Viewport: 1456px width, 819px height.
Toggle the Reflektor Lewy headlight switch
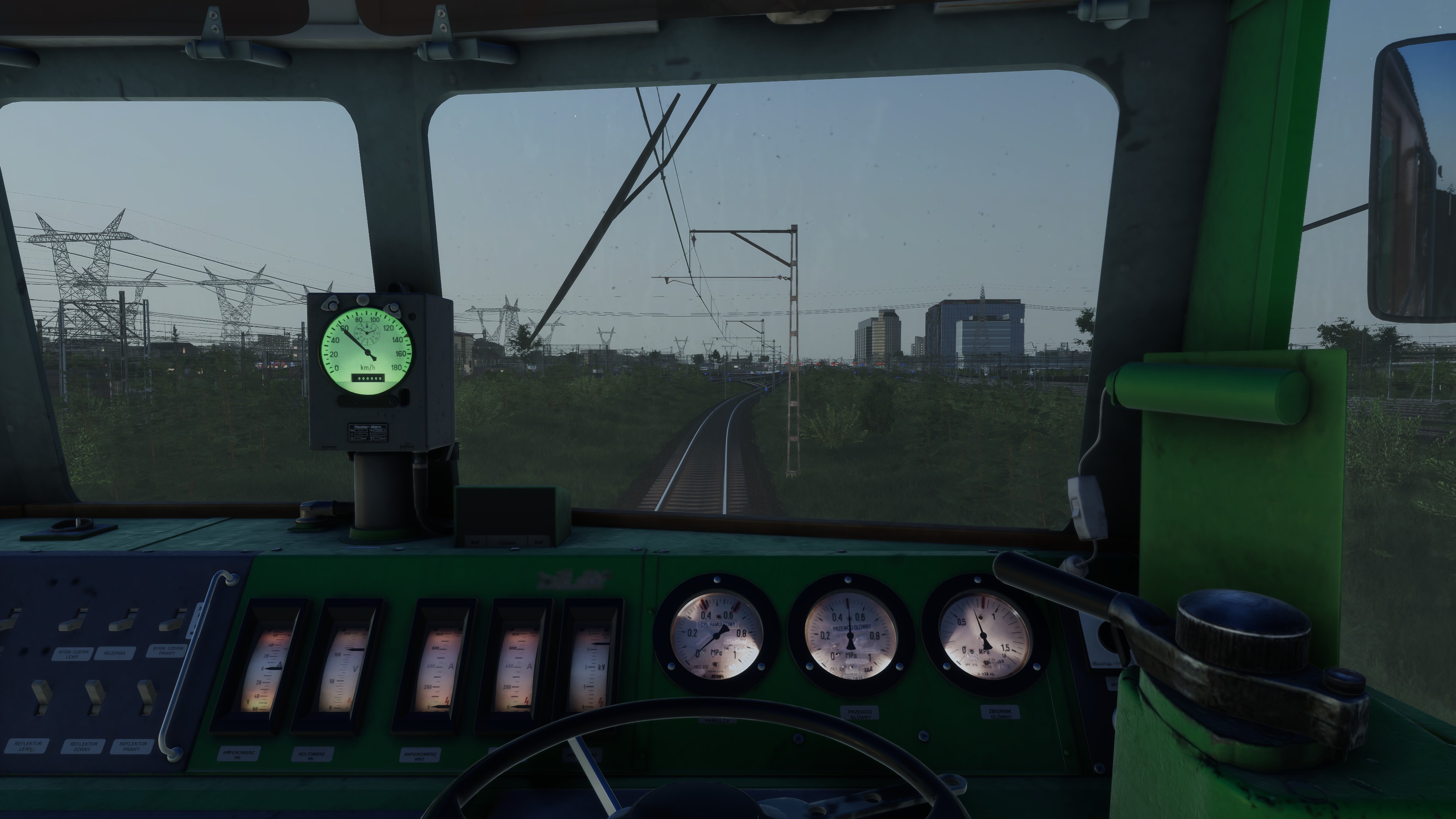click(x=41, y=697)
